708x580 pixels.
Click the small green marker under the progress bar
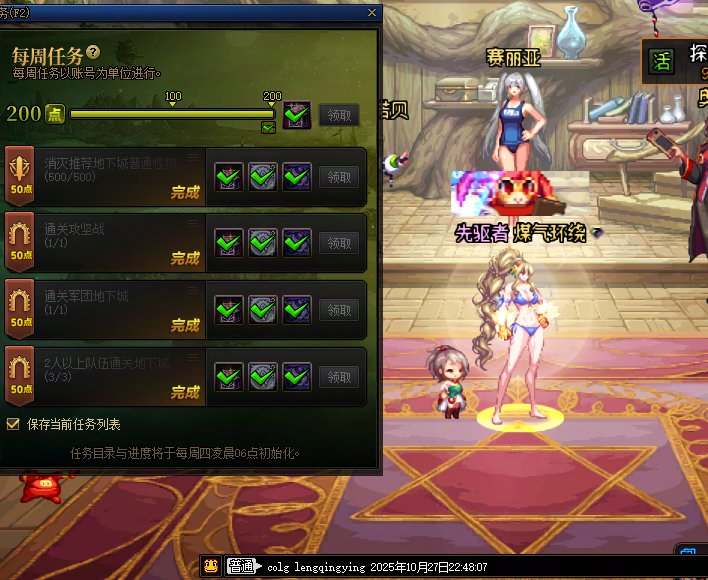267,127
